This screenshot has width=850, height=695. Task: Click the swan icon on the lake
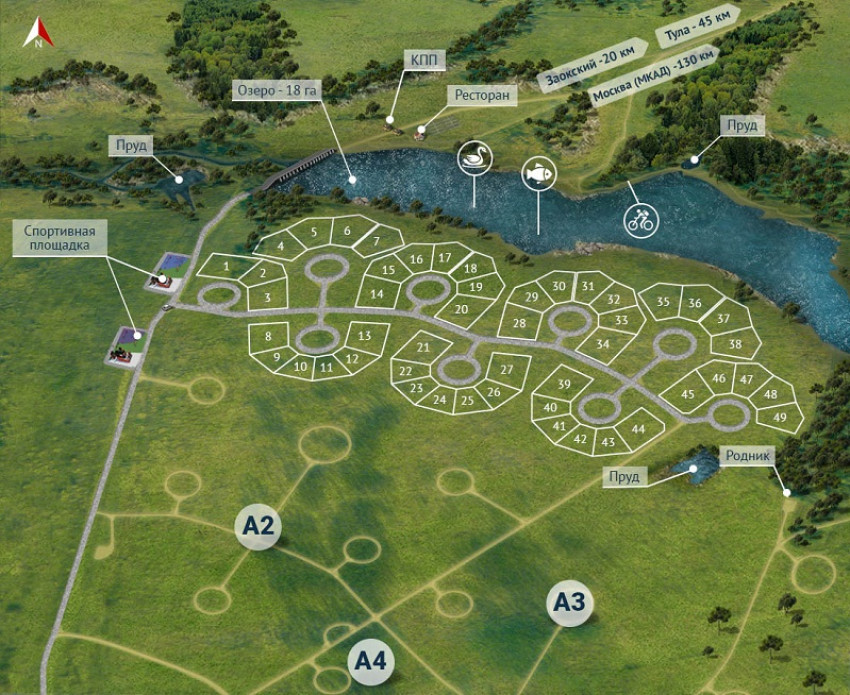click(x=473, y=159)
